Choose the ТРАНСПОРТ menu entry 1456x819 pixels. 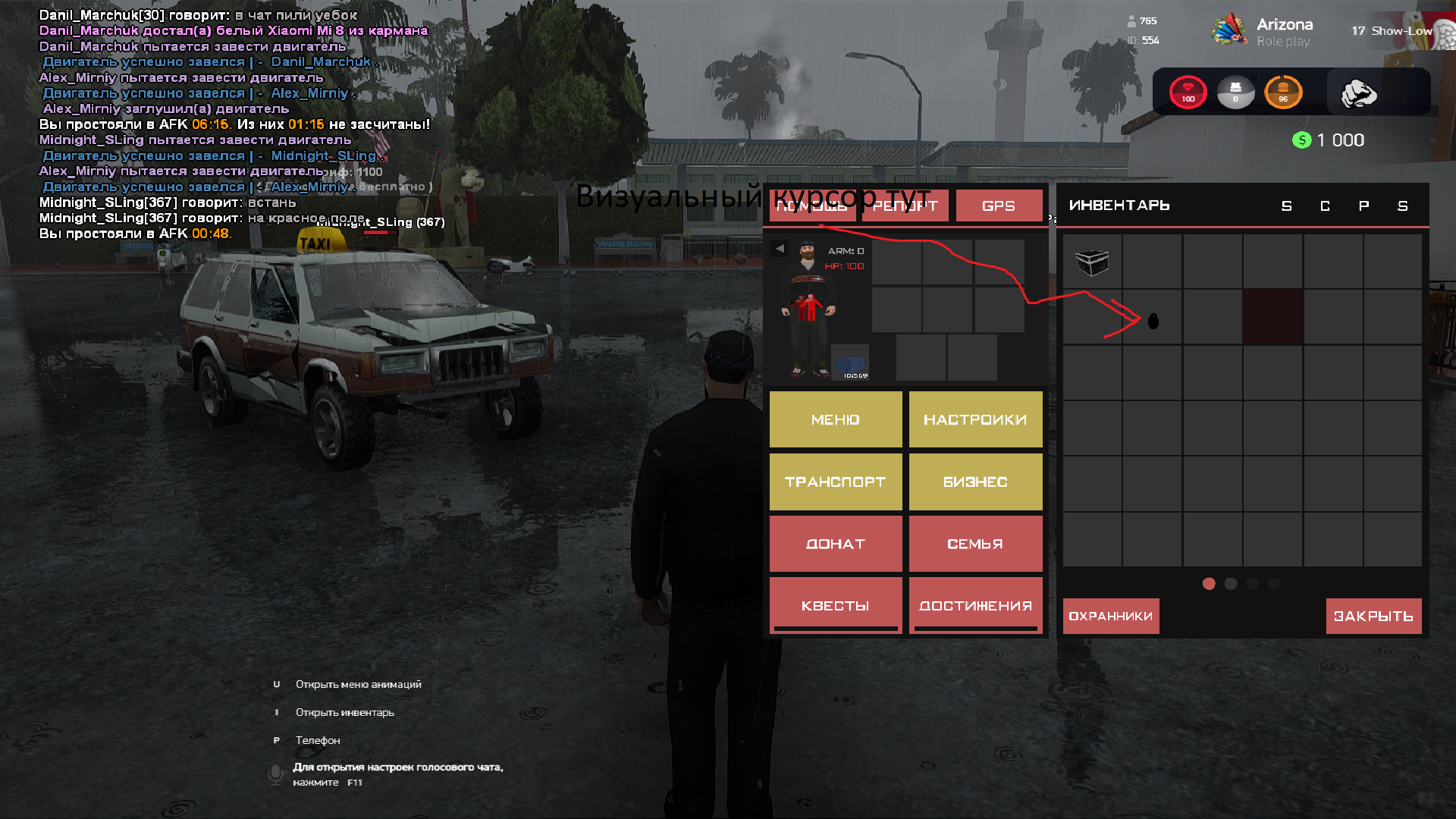pyautogui.click(x=835, y=482)
